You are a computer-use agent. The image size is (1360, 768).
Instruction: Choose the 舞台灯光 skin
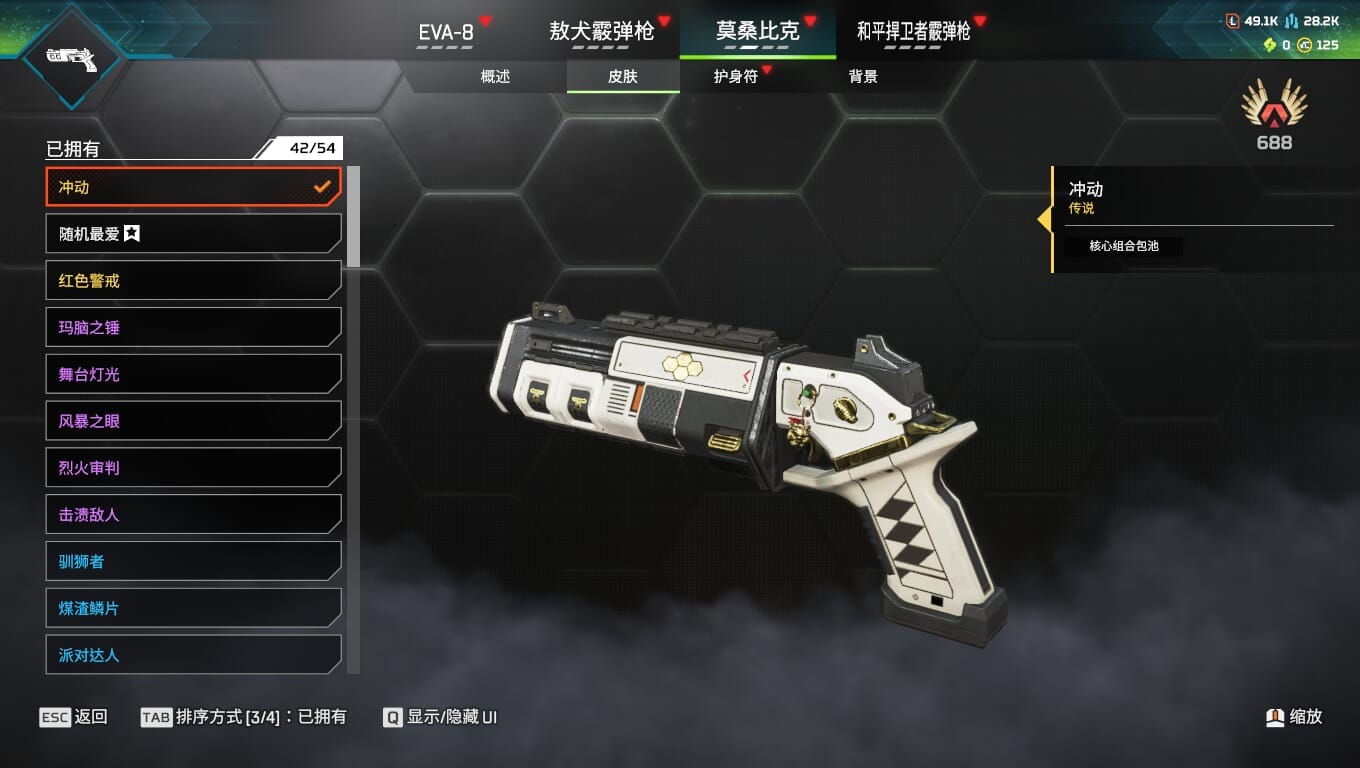[x=194, y=374]
